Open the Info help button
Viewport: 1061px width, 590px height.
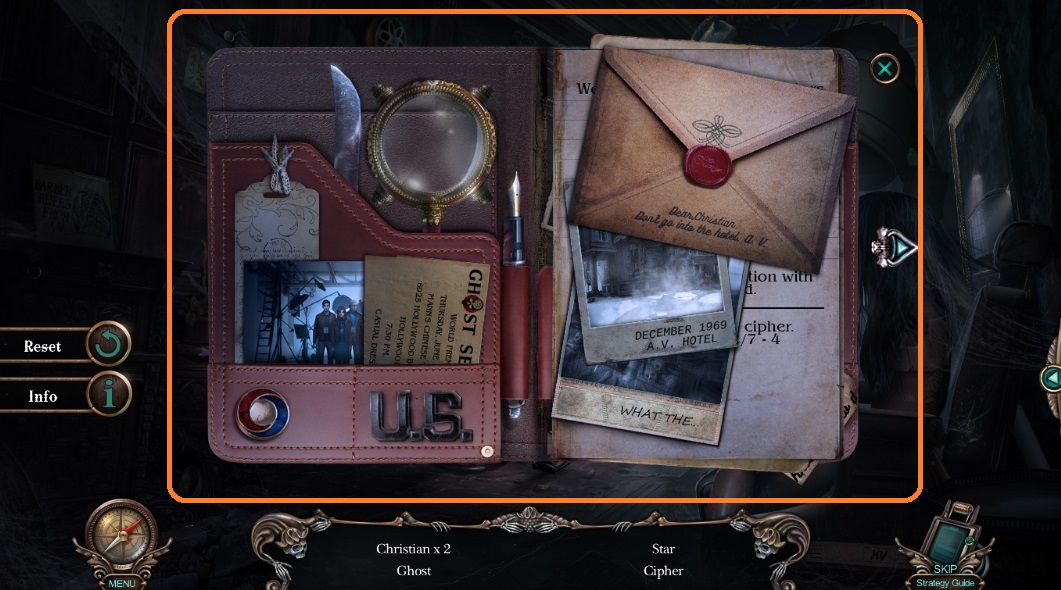108,396
